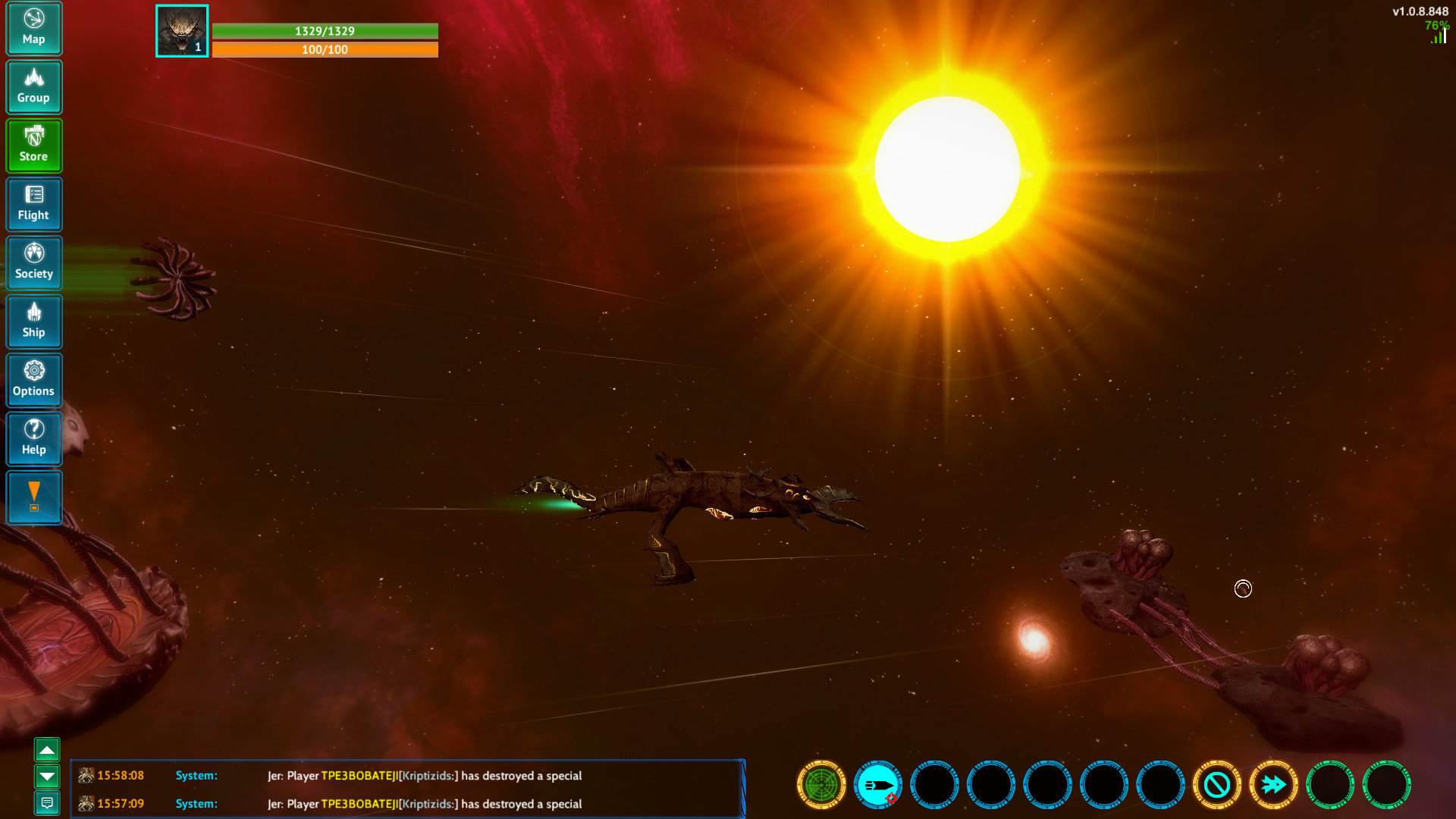Toggle the Store panel open
The height and width of the screenshot is (819, 1456).
pyautogui.click(x=34, y=145)
